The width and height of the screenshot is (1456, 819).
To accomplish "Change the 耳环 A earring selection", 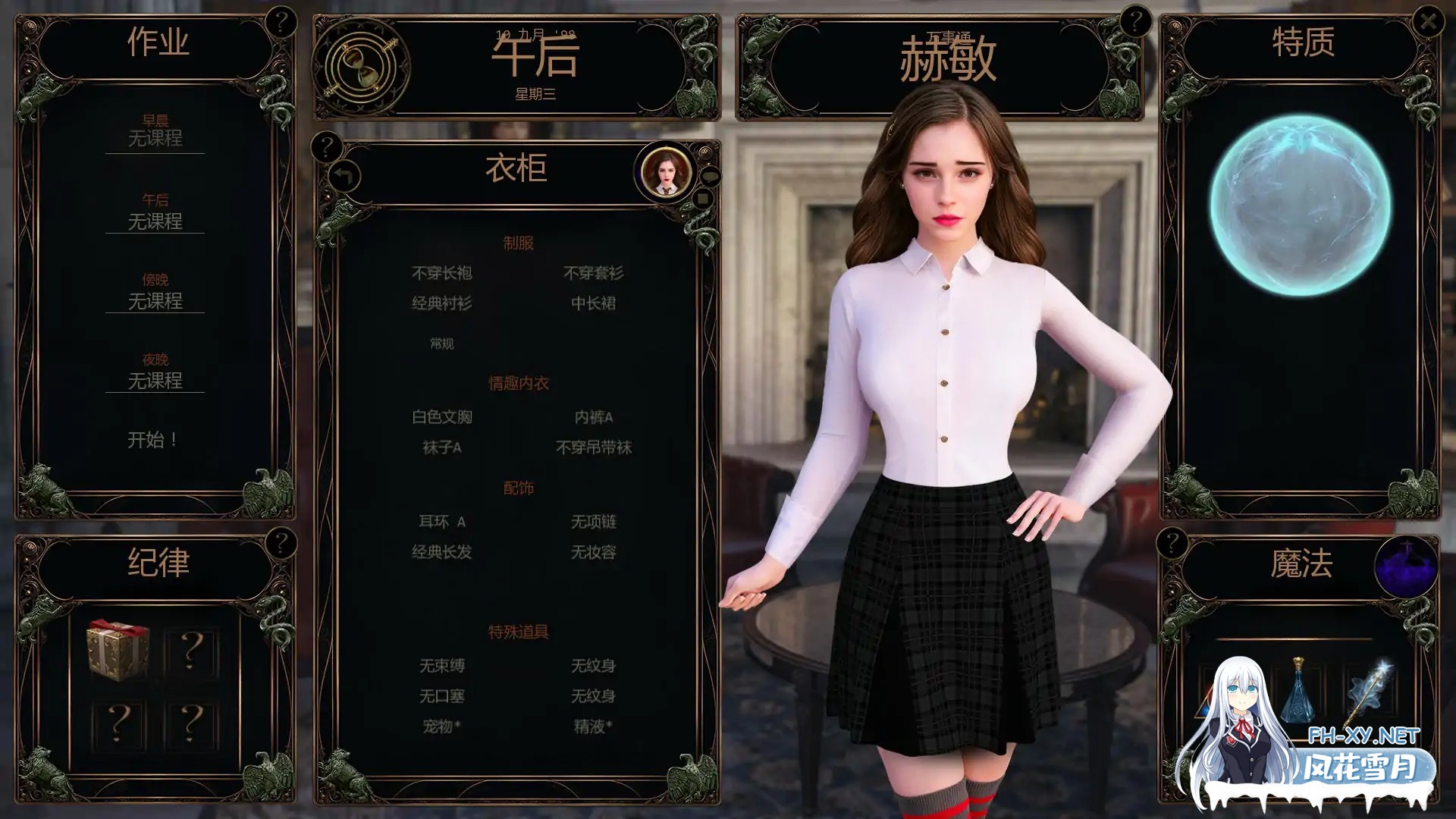I will pos(442,522).
